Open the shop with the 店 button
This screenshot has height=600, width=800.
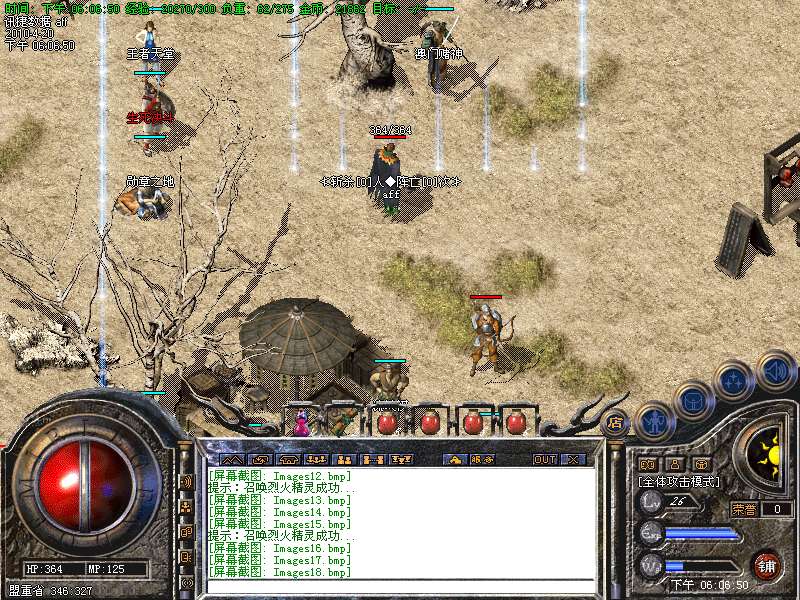click(x=616, y=423)
